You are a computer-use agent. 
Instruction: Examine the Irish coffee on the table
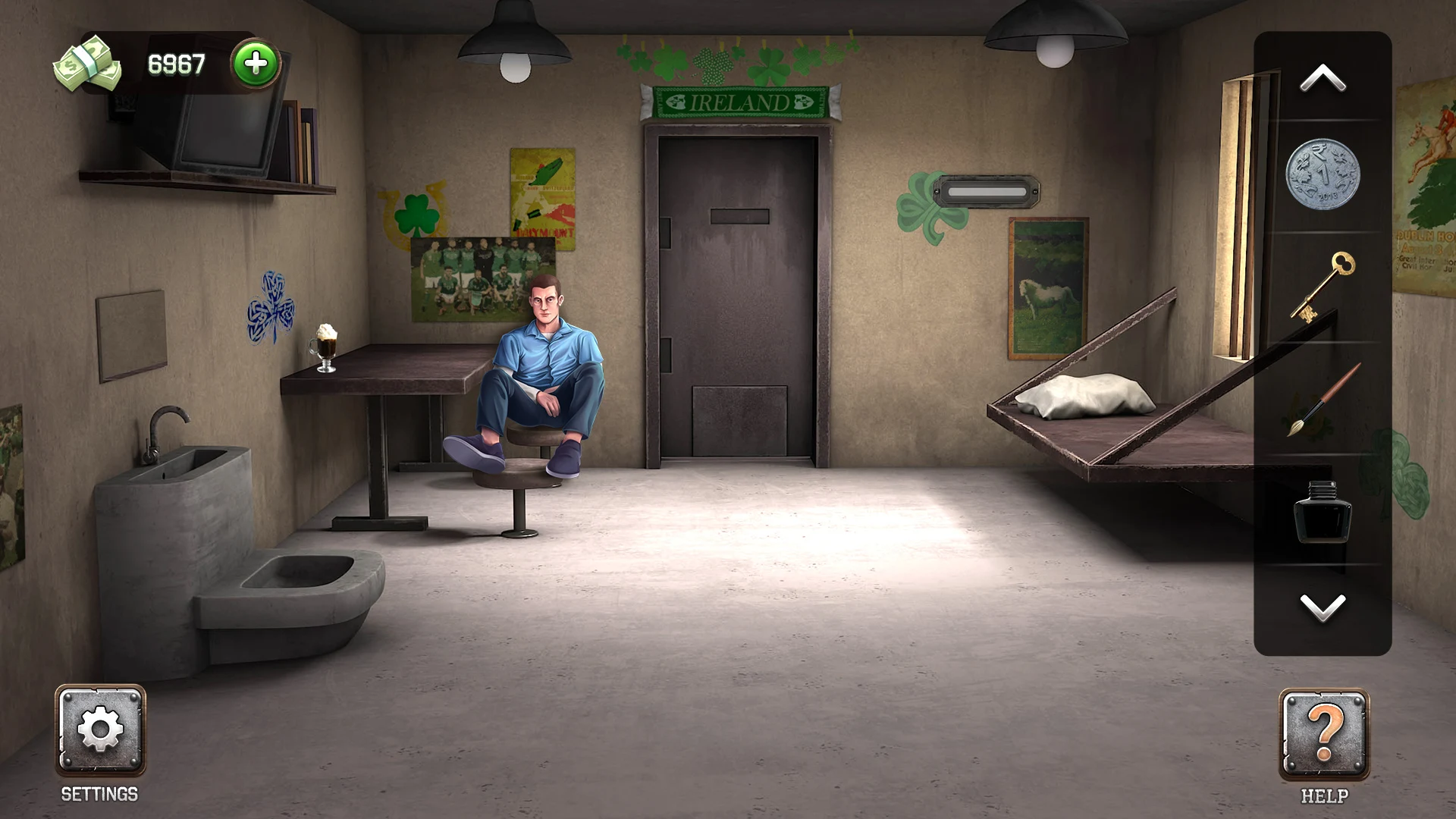point(326,349)
